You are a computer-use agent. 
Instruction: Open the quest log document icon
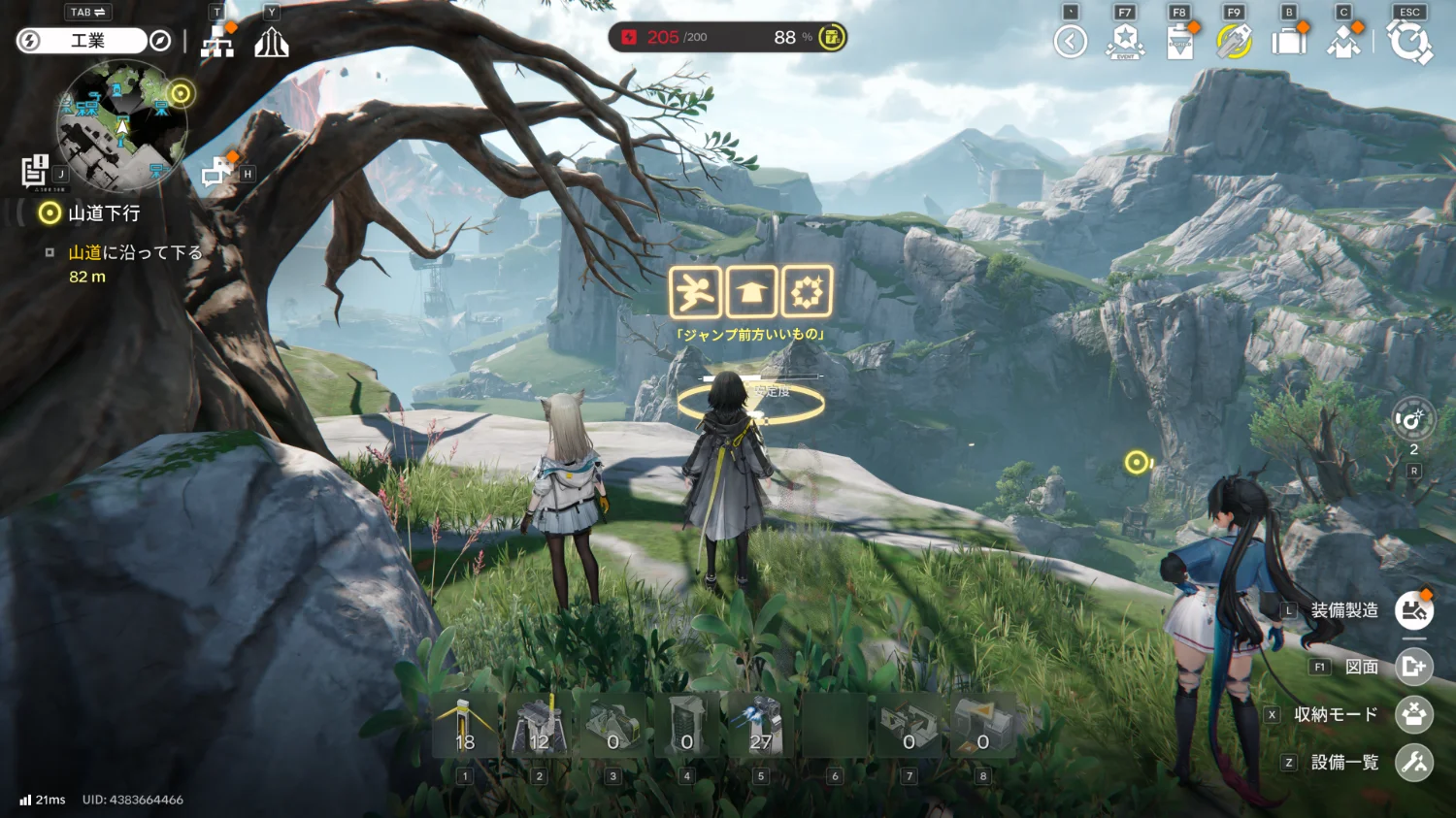[x=35, y=170]
